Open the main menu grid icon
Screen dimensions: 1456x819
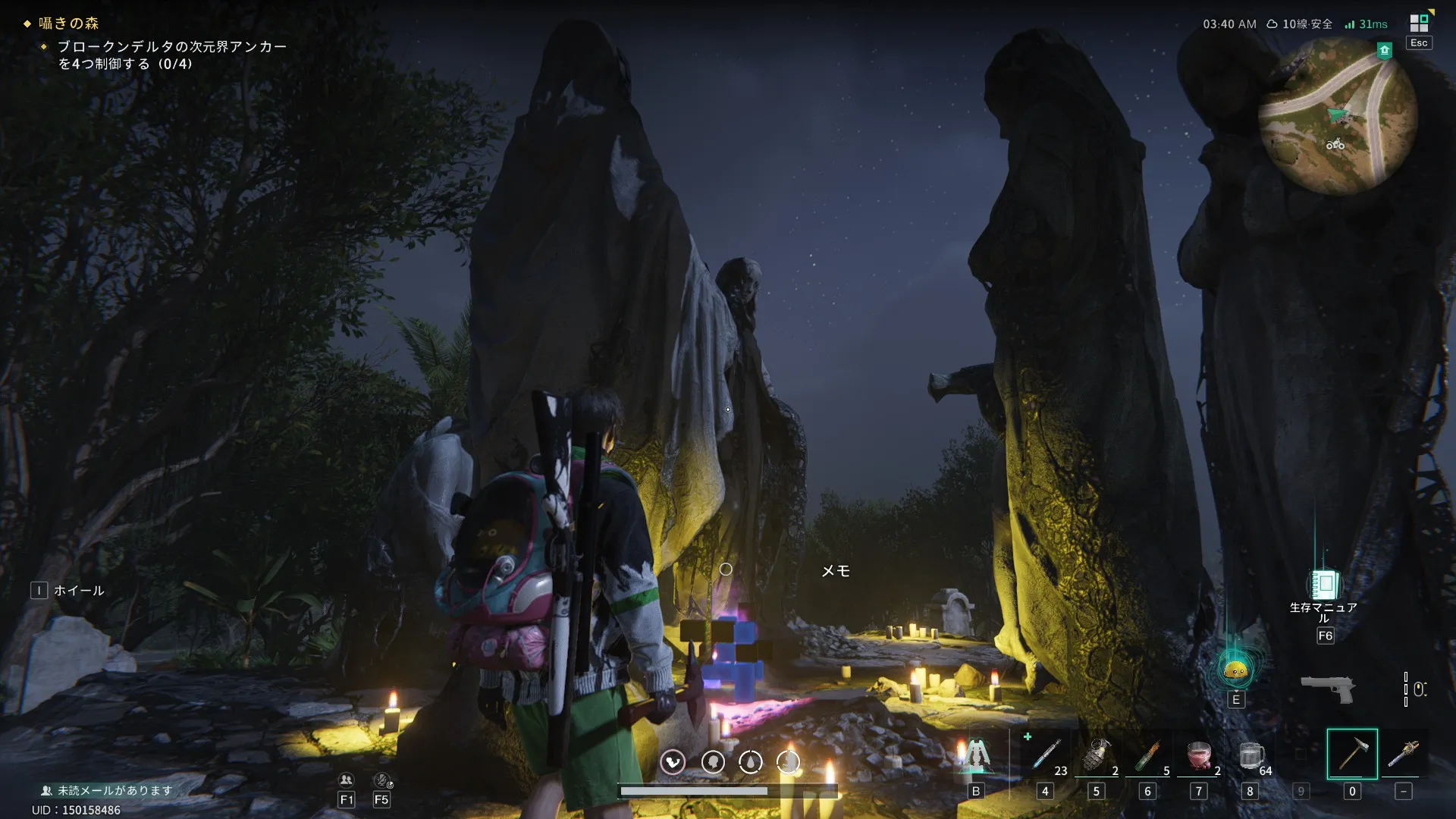click(x=1419, y=24)
